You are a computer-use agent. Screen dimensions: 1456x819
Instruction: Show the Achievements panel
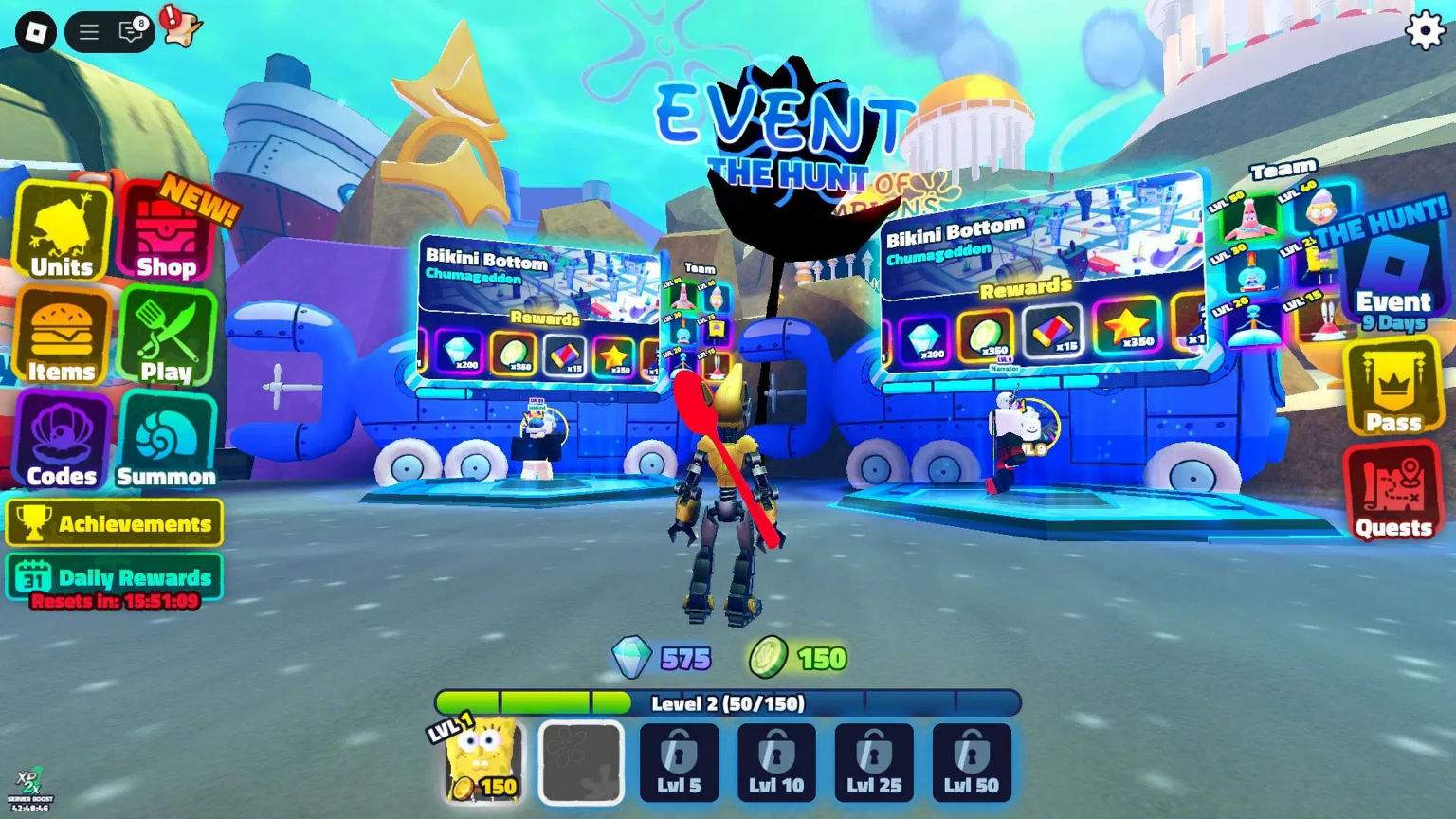[115, 523]
